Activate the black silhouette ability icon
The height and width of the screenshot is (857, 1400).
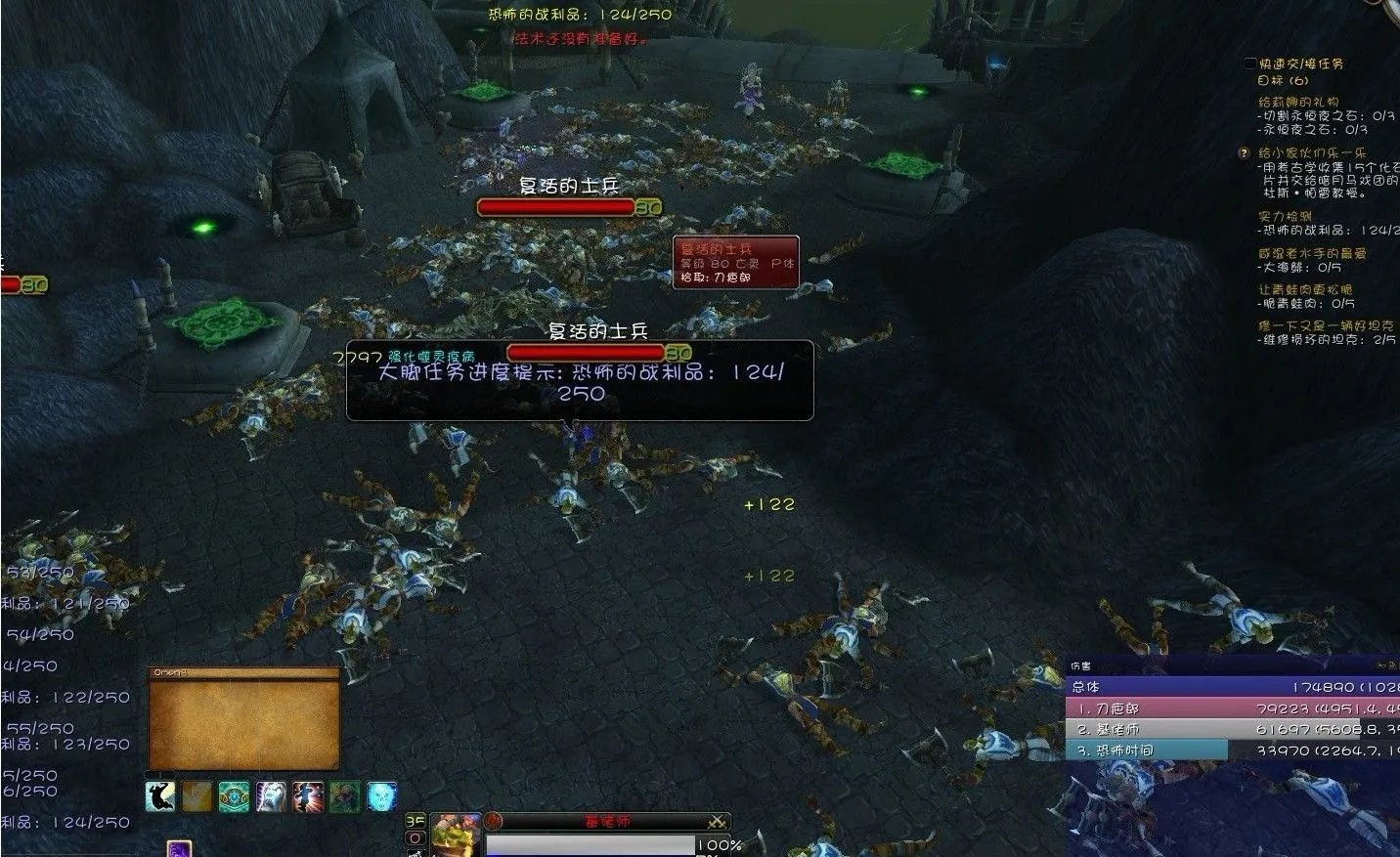(159, 796)
